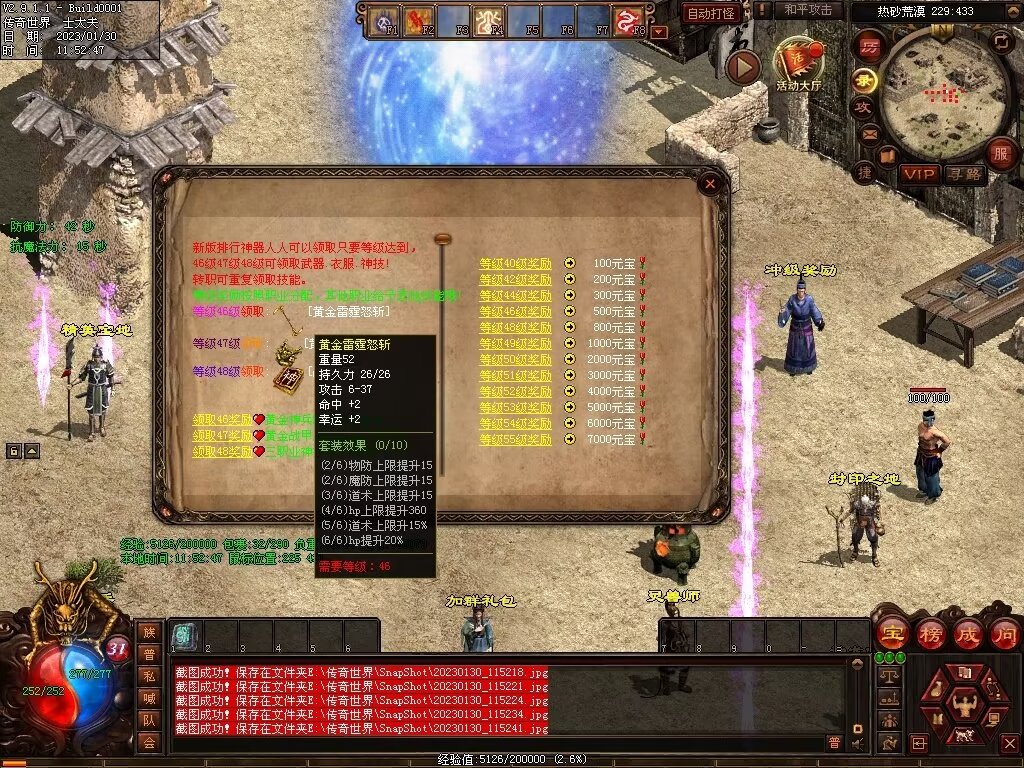Viewport: 1024px width, 768px height.
Task: Click the round play arrow button
Action: point(743,67)
